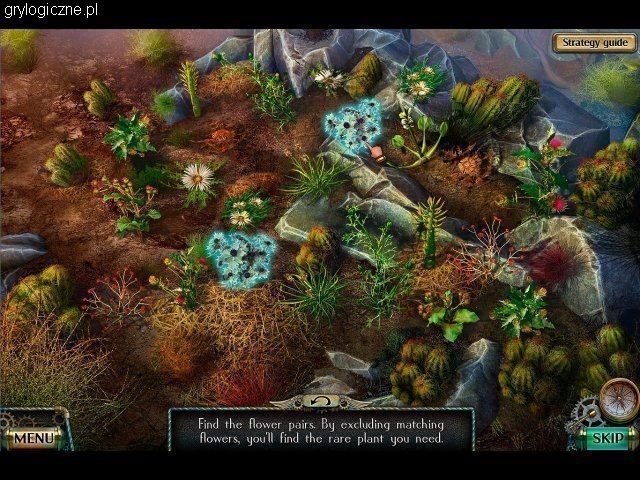Open the game MENU

[33, 437]
